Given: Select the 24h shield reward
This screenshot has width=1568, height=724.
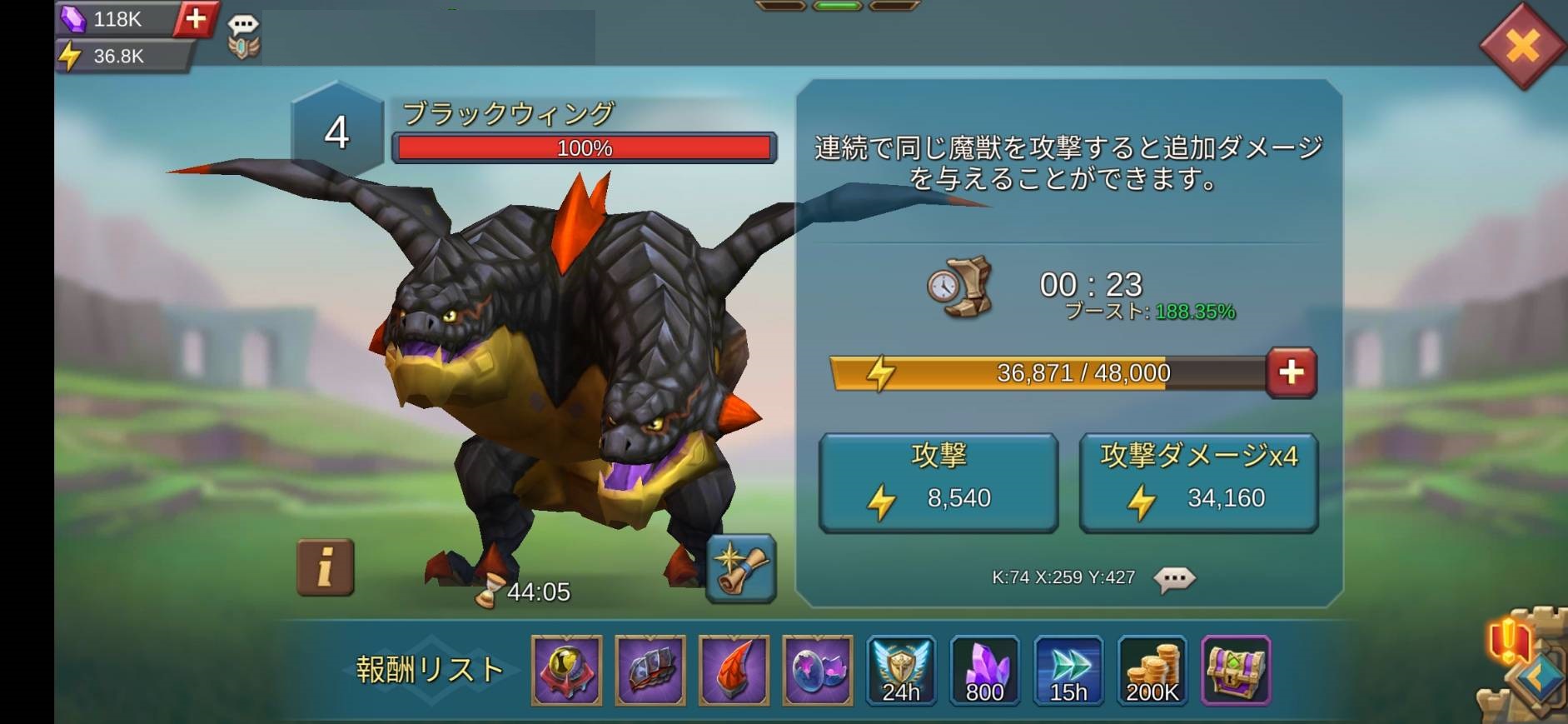Looking at the screenshot, I should point(901,671).
